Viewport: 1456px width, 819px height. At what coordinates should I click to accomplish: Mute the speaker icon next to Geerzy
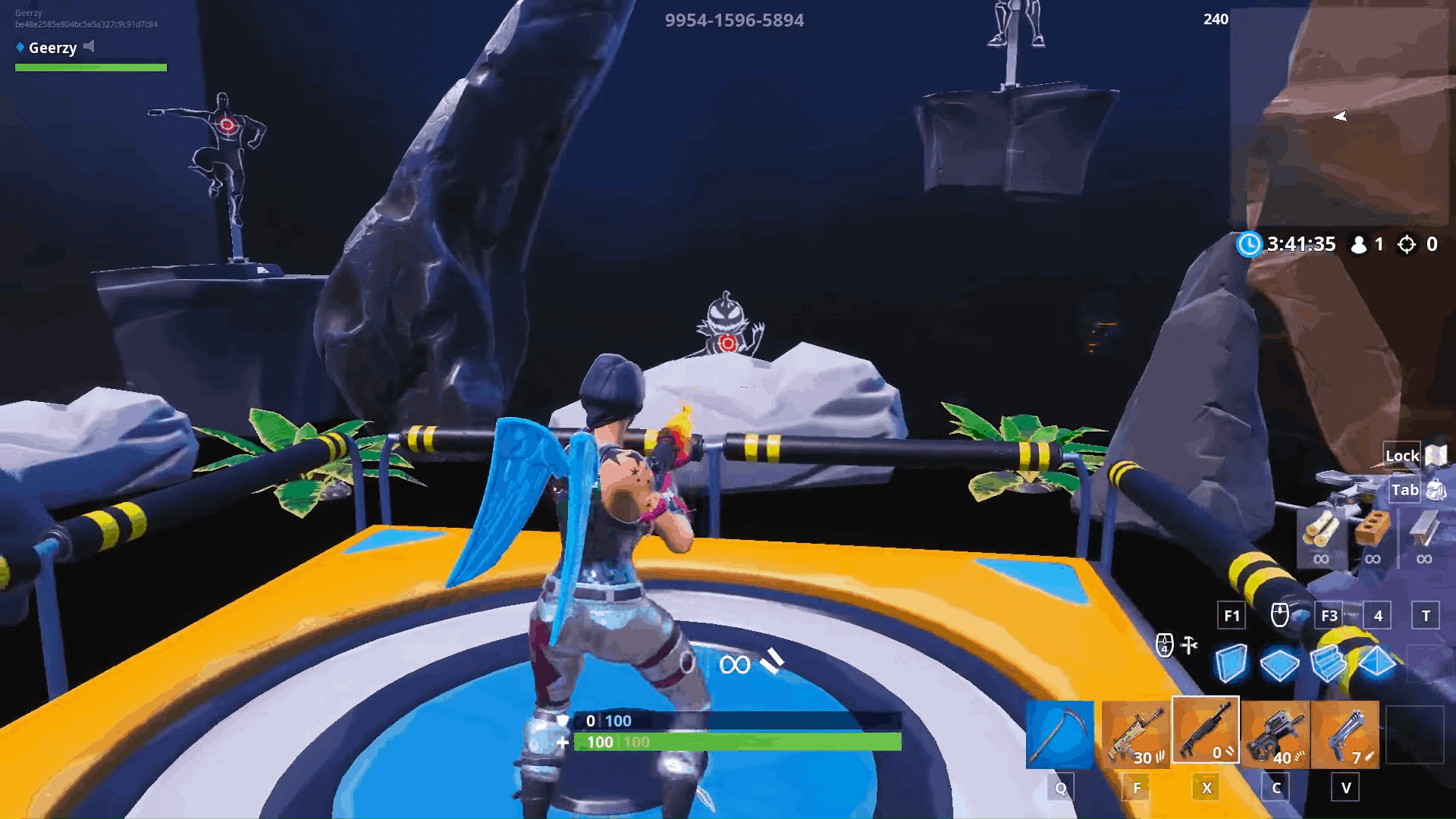tap(89, 48)
